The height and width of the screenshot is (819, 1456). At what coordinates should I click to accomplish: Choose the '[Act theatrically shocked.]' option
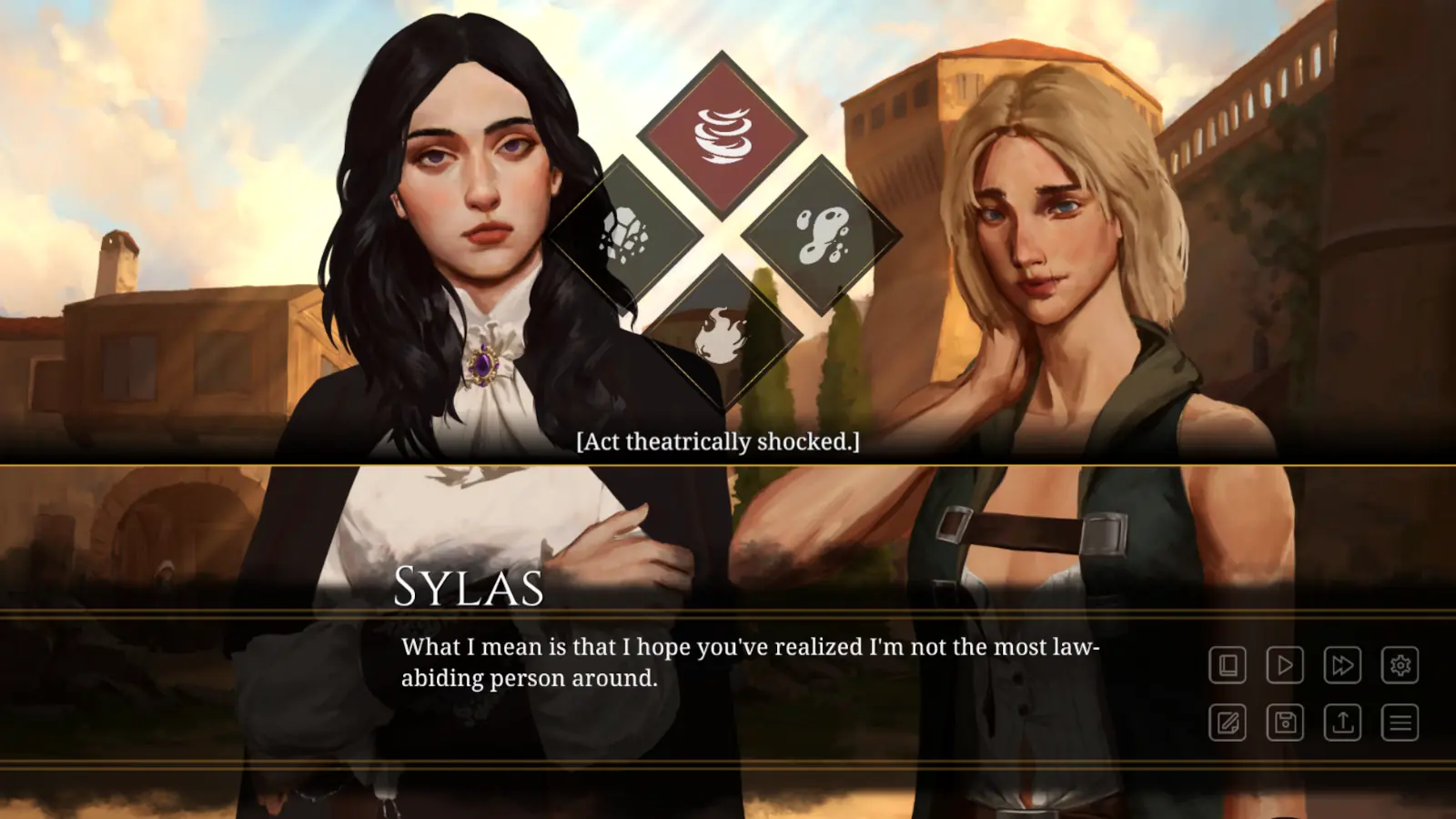click(x=718, y=443)
